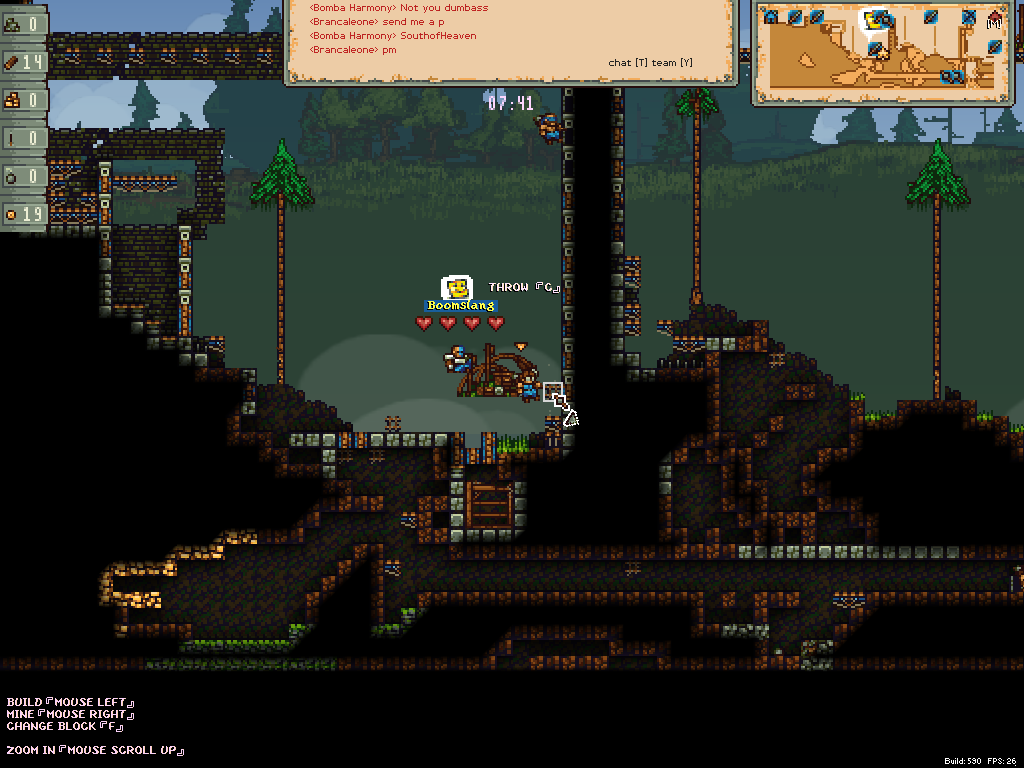Click the coin counter slot
The width and height of the screenshot is (1024, 768).
[x=23, y=214]
